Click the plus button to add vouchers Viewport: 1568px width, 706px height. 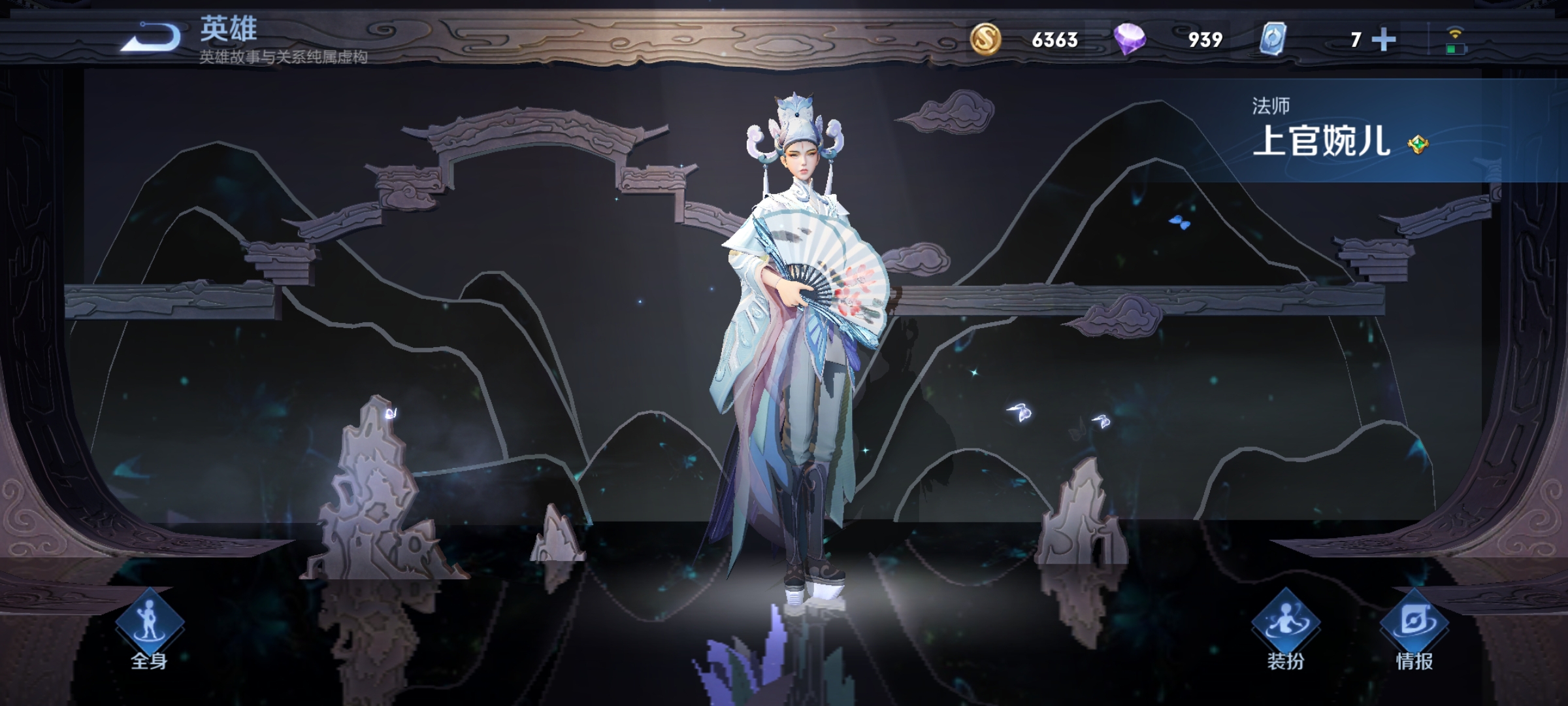1384,40
